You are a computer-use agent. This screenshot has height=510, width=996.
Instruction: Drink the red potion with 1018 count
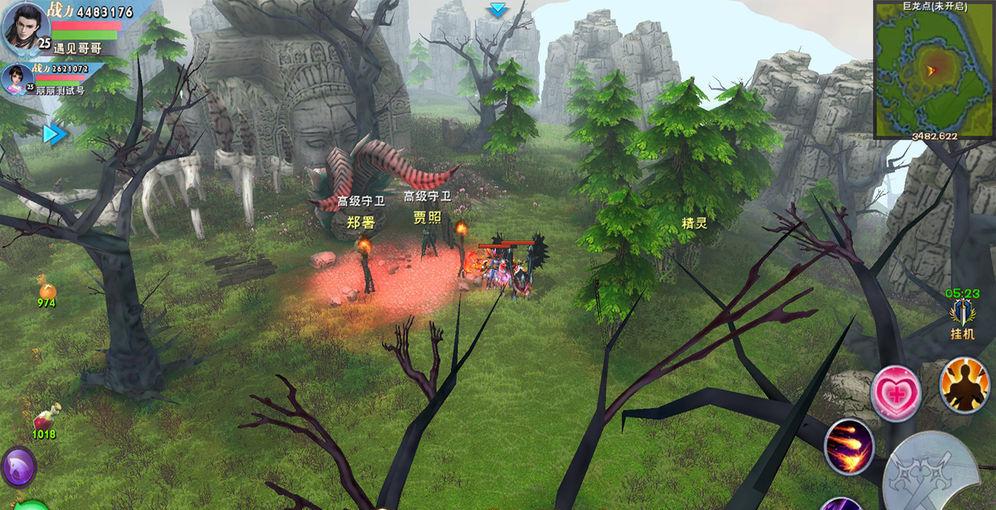(45, 418)
